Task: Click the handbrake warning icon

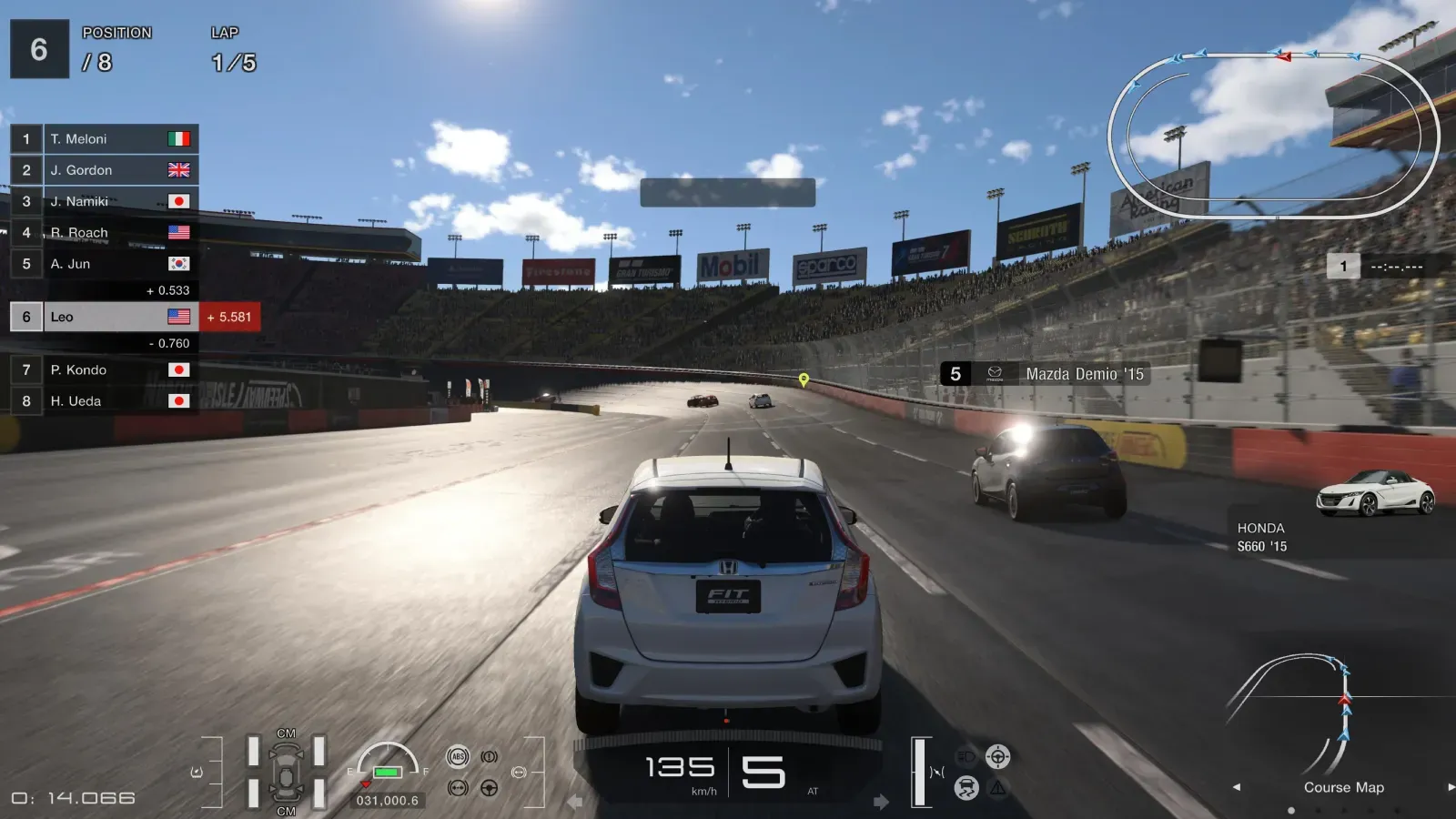Action: point(490,756)
